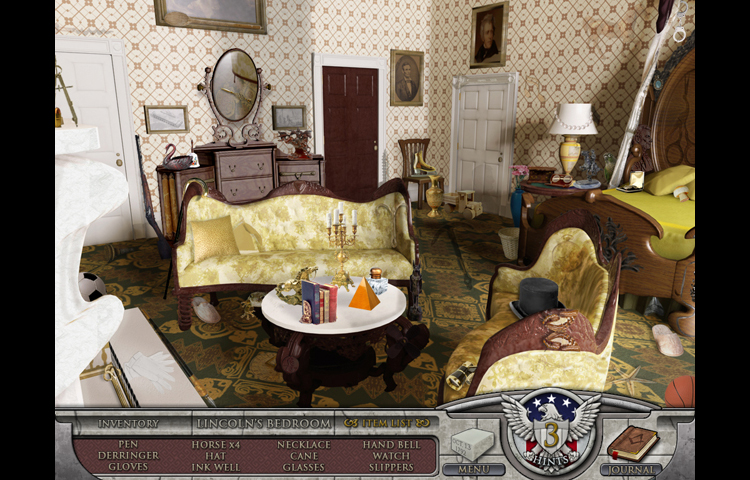This screenshot has height=480, width=750.
Task: Select 'Gloves' in the item list
Action: (x=127, y=466)
